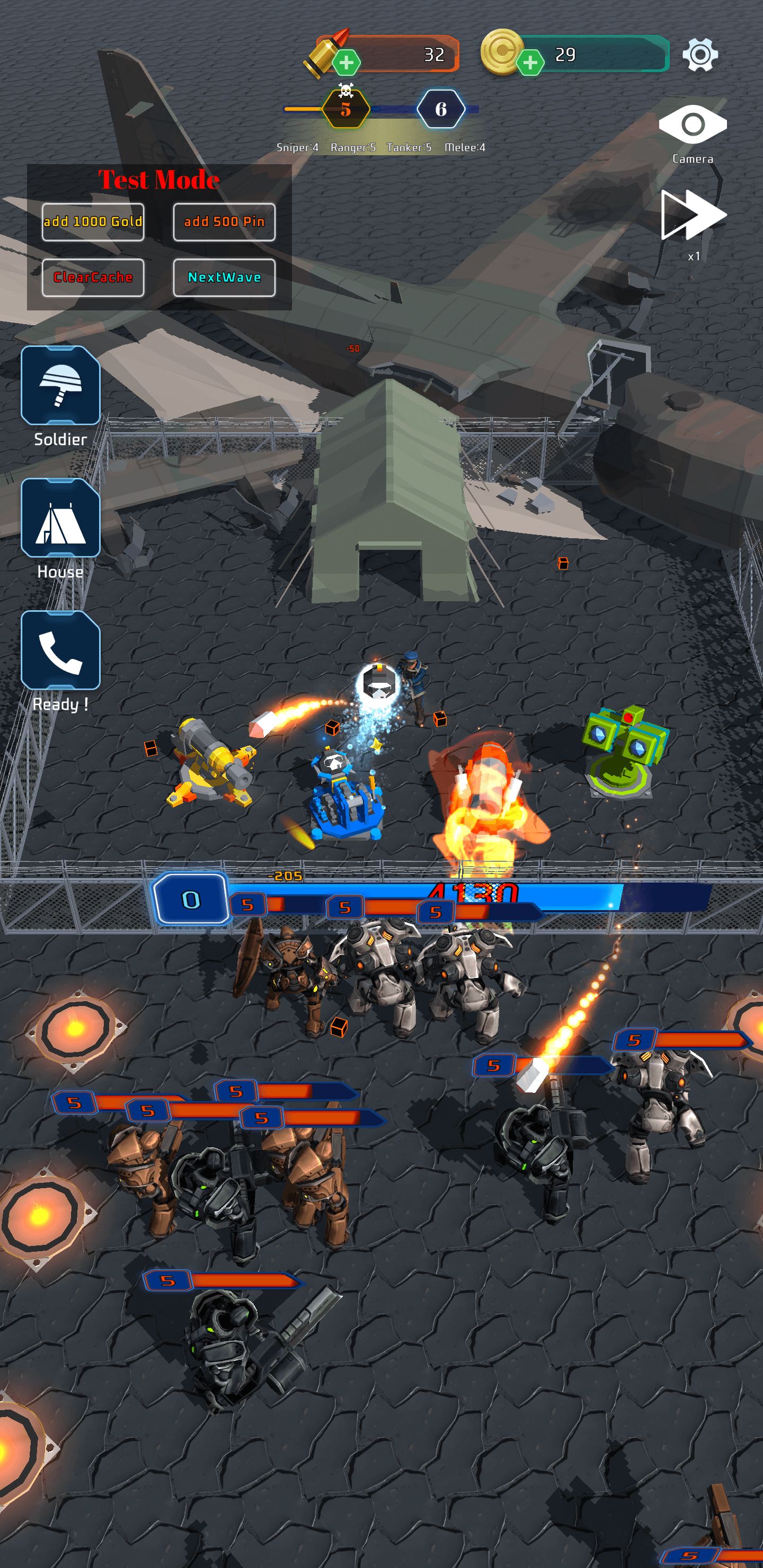Open the House tent menu
763x1568 pixels.
[60, 518]
